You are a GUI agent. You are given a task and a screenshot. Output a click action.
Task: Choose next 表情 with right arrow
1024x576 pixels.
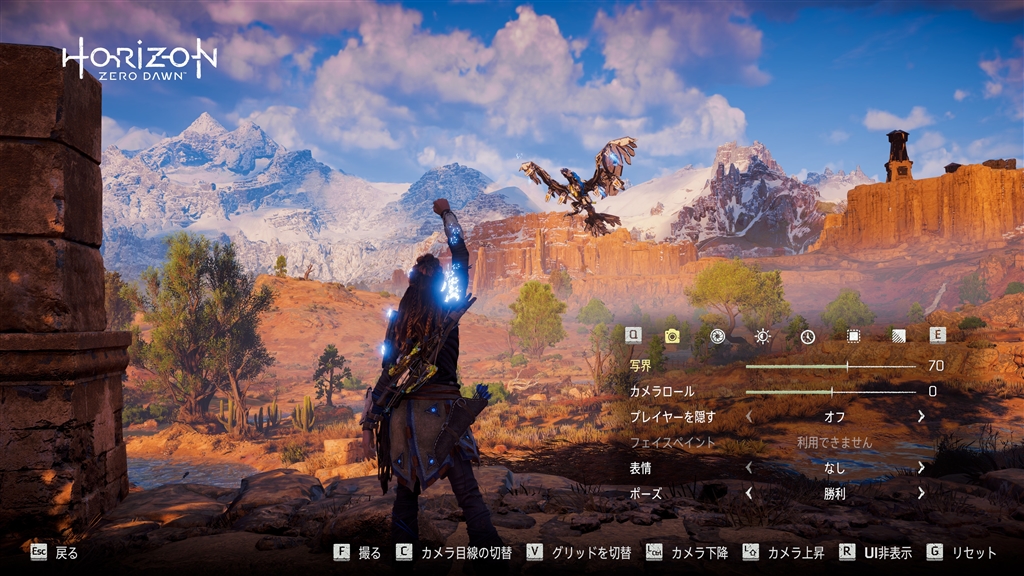point(921,467)
